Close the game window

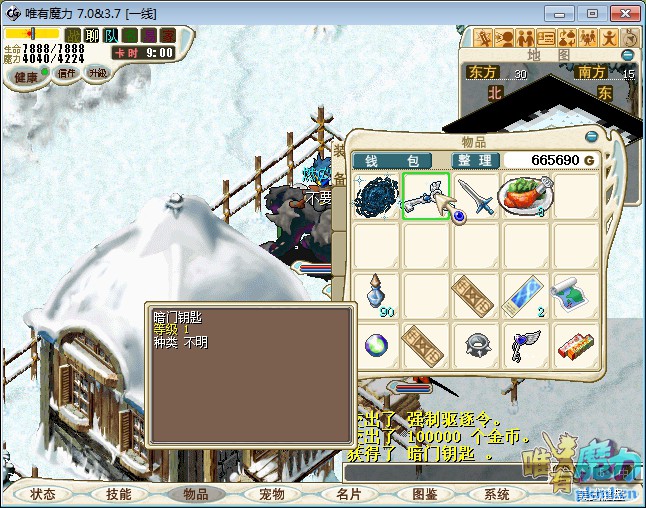pyautogui.click(x=623, y=13)
